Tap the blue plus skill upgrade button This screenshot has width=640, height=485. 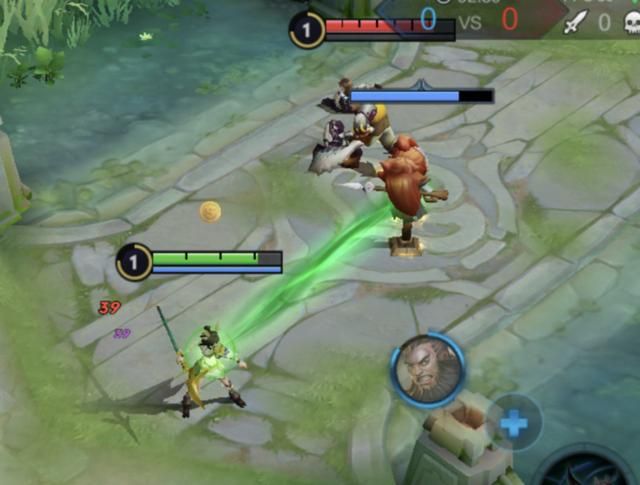pos(514,423)
